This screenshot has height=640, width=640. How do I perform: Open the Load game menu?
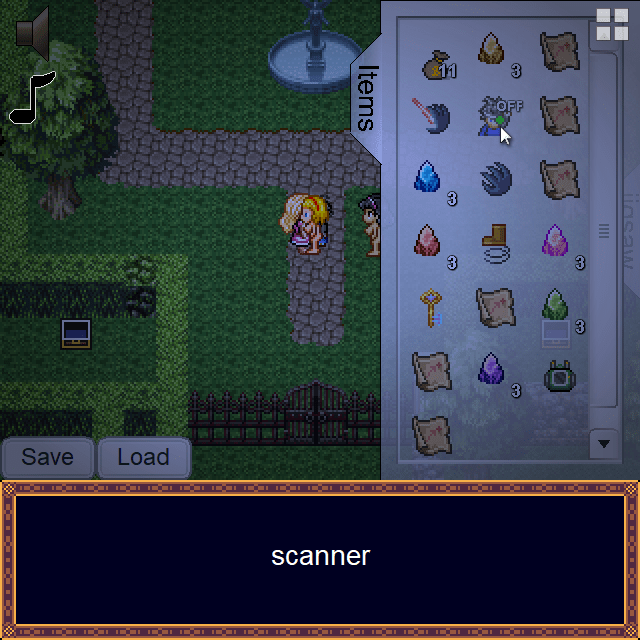pyautogui.click(x=143, y=457)
